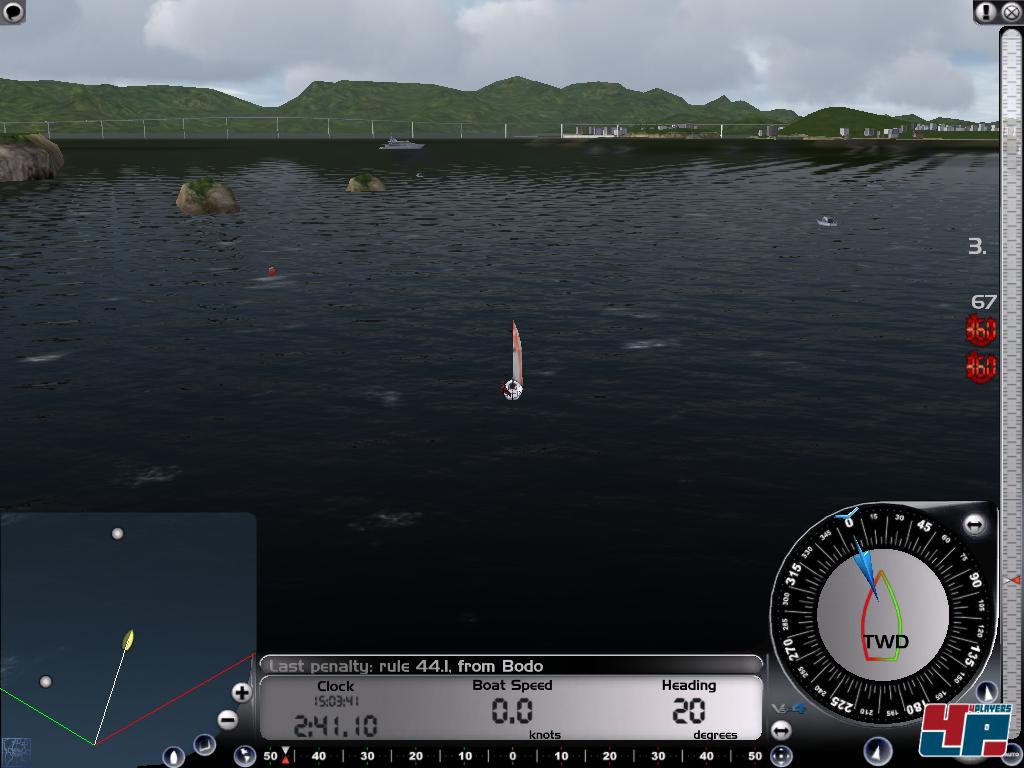Click the double-arrow button beside the Heading readout
Viewport: 1024px width, 768px height.
click(x=781, y=730)
